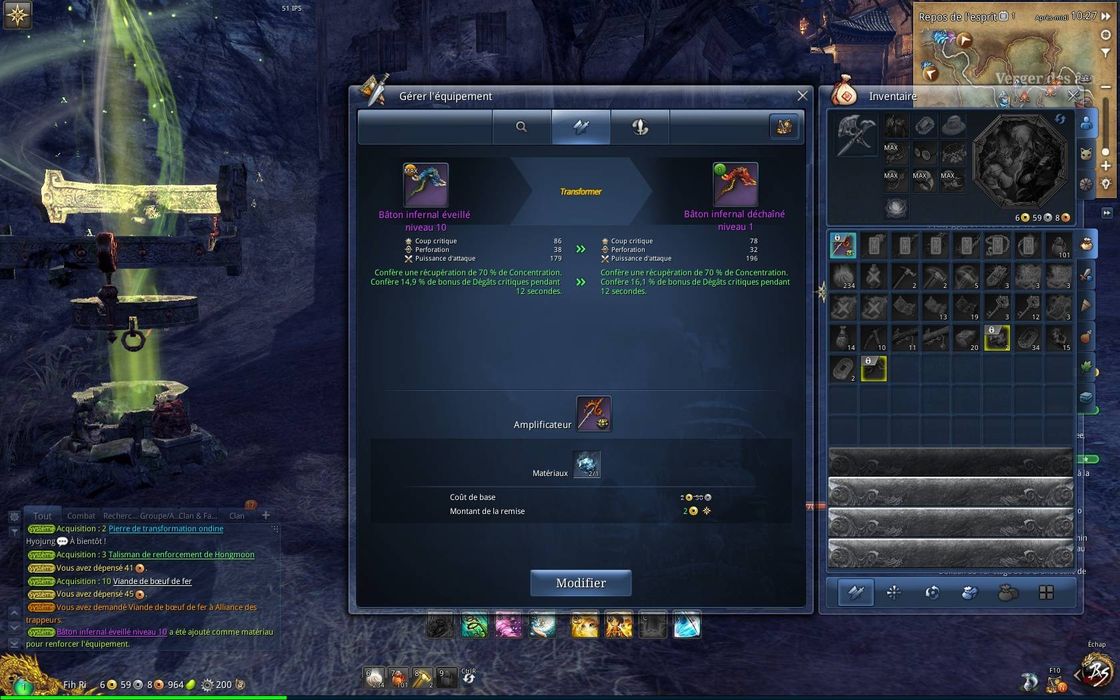This screenshot has width=1120, height=700.
Task: Click the Amplificateur staff slot
Action: pos(594,414)
